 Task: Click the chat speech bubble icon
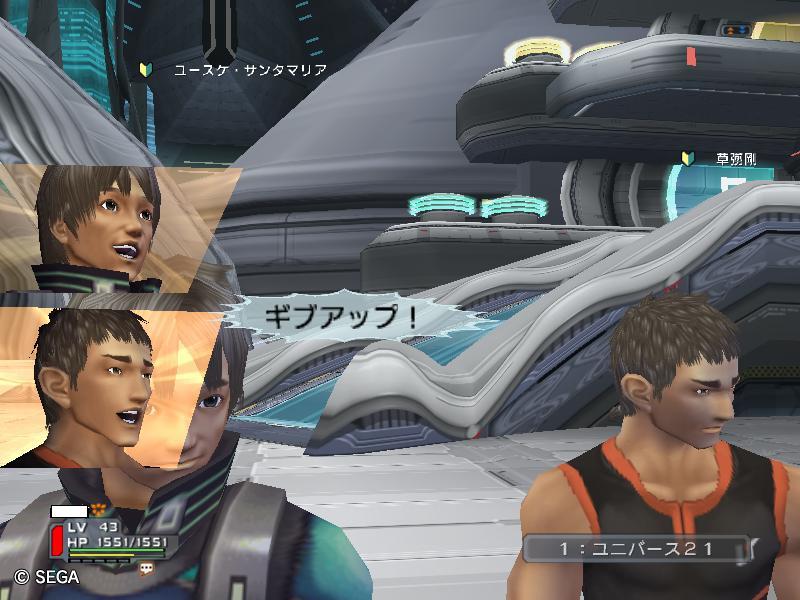(x=147, y=567)
